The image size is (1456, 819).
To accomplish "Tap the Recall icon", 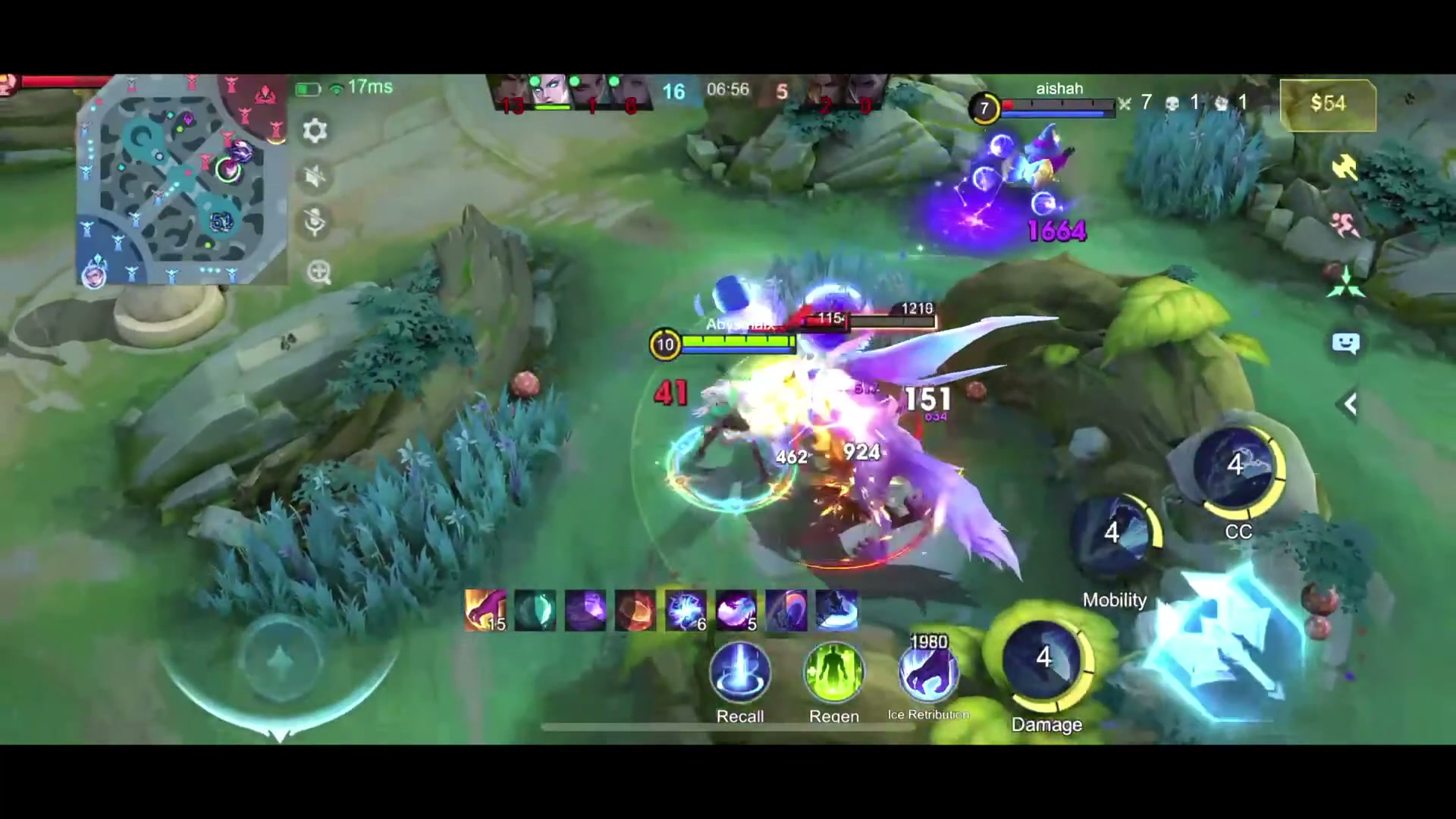I will [739, 673].
